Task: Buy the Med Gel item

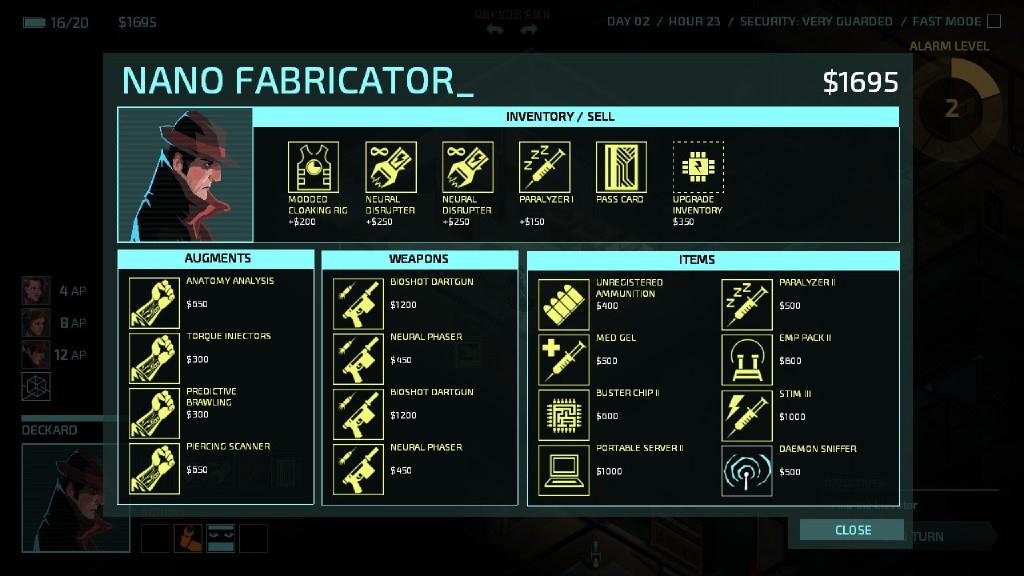Action: (x=564, y=360)
